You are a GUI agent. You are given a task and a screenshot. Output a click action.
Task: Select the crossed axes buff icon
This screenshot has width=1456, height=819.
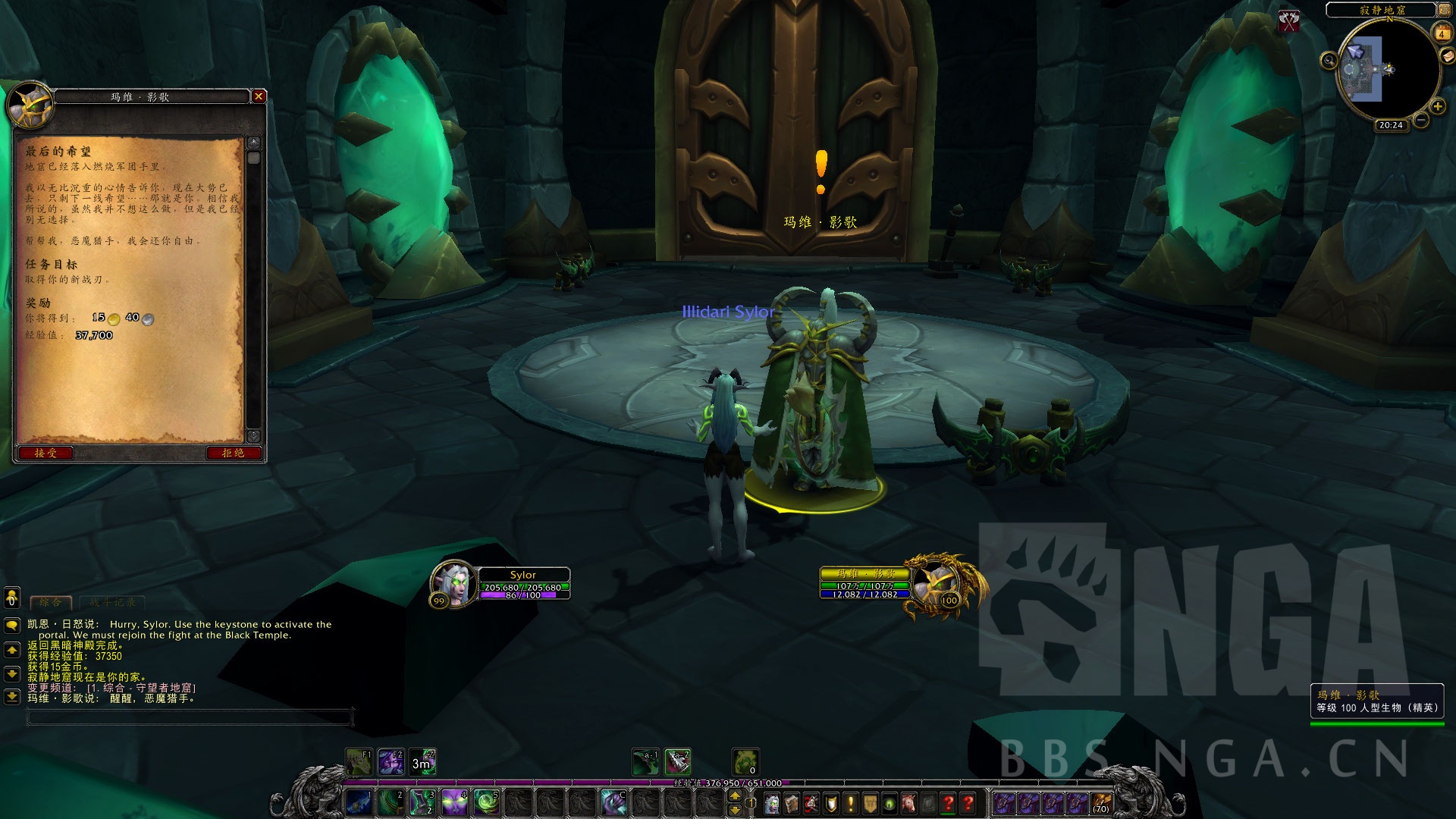coord(1289,20)
